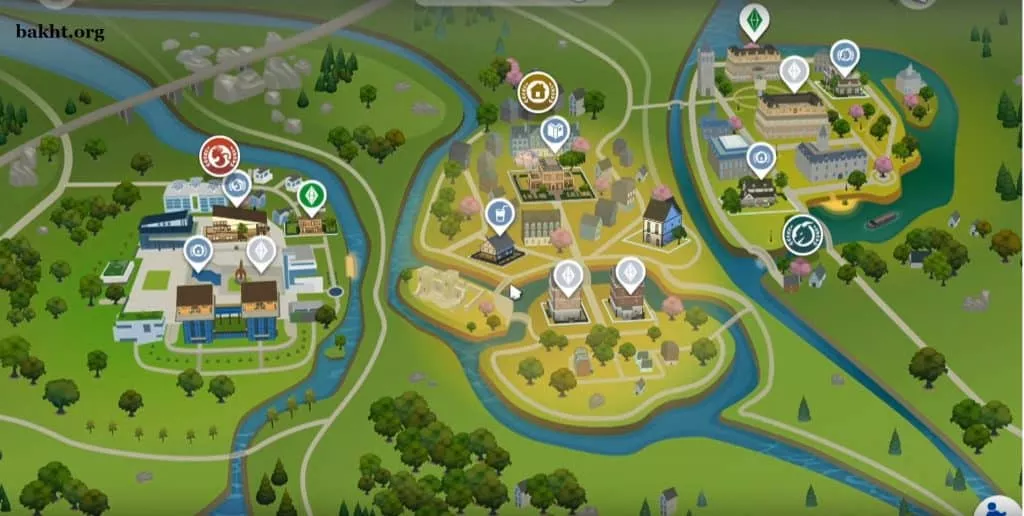
Task: Open the gold house emblem marker
Action: [537, 92]
